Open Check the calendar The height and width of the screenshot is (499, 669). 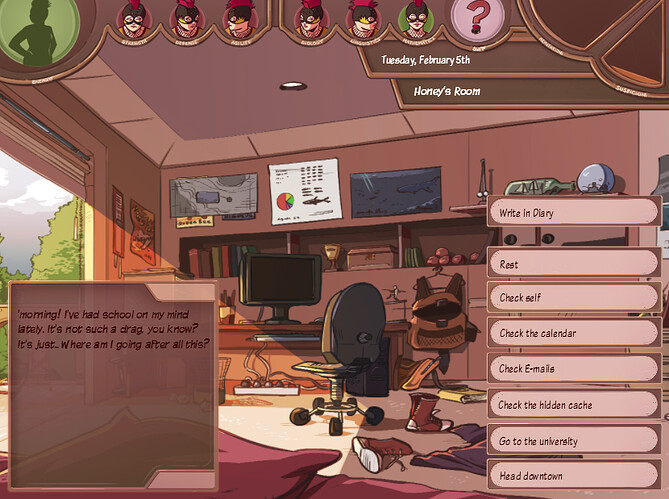click(572, 333)
